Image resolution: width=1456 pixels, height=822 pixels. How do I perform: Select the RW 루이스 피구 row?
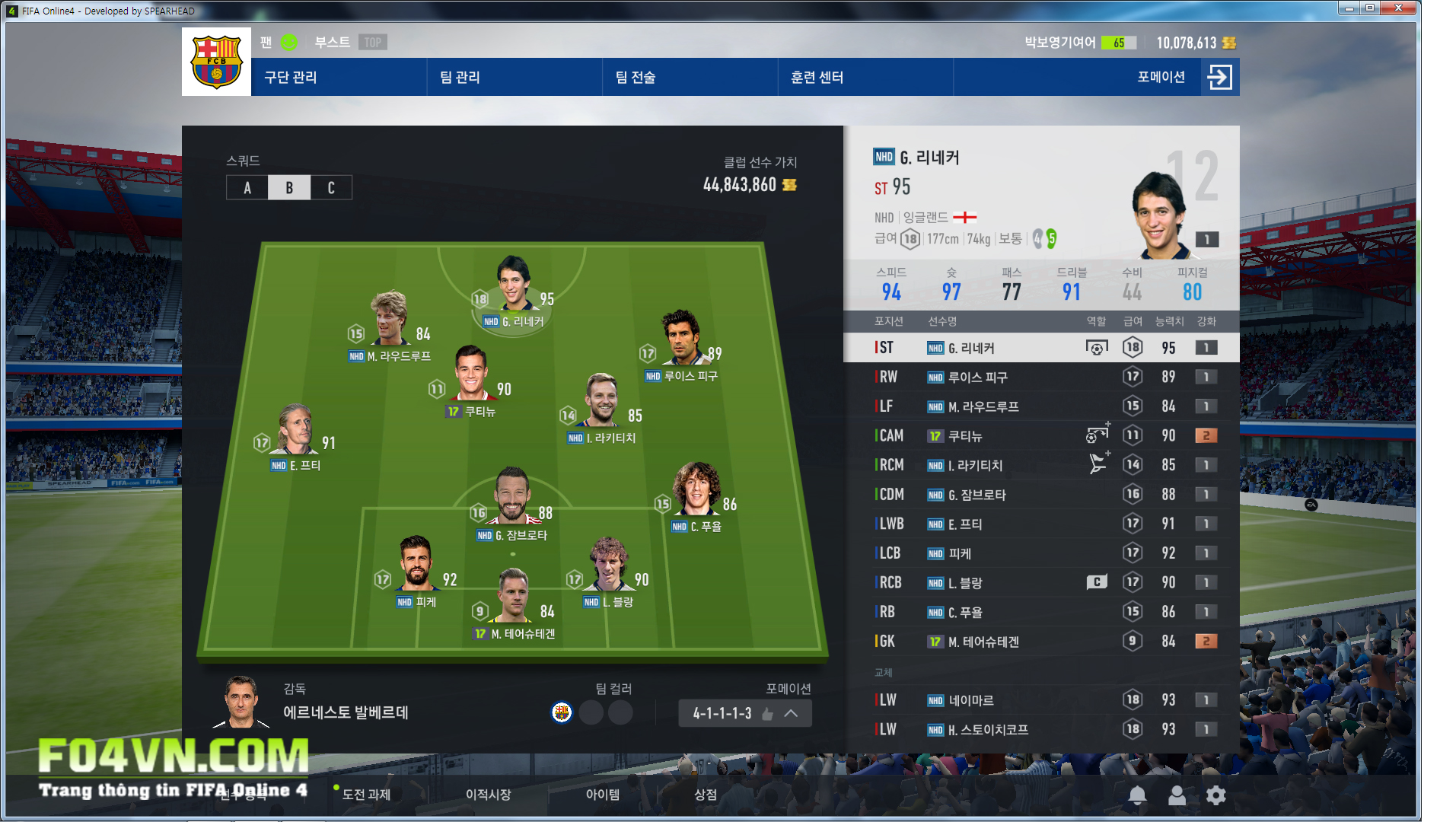[1041, 377]
